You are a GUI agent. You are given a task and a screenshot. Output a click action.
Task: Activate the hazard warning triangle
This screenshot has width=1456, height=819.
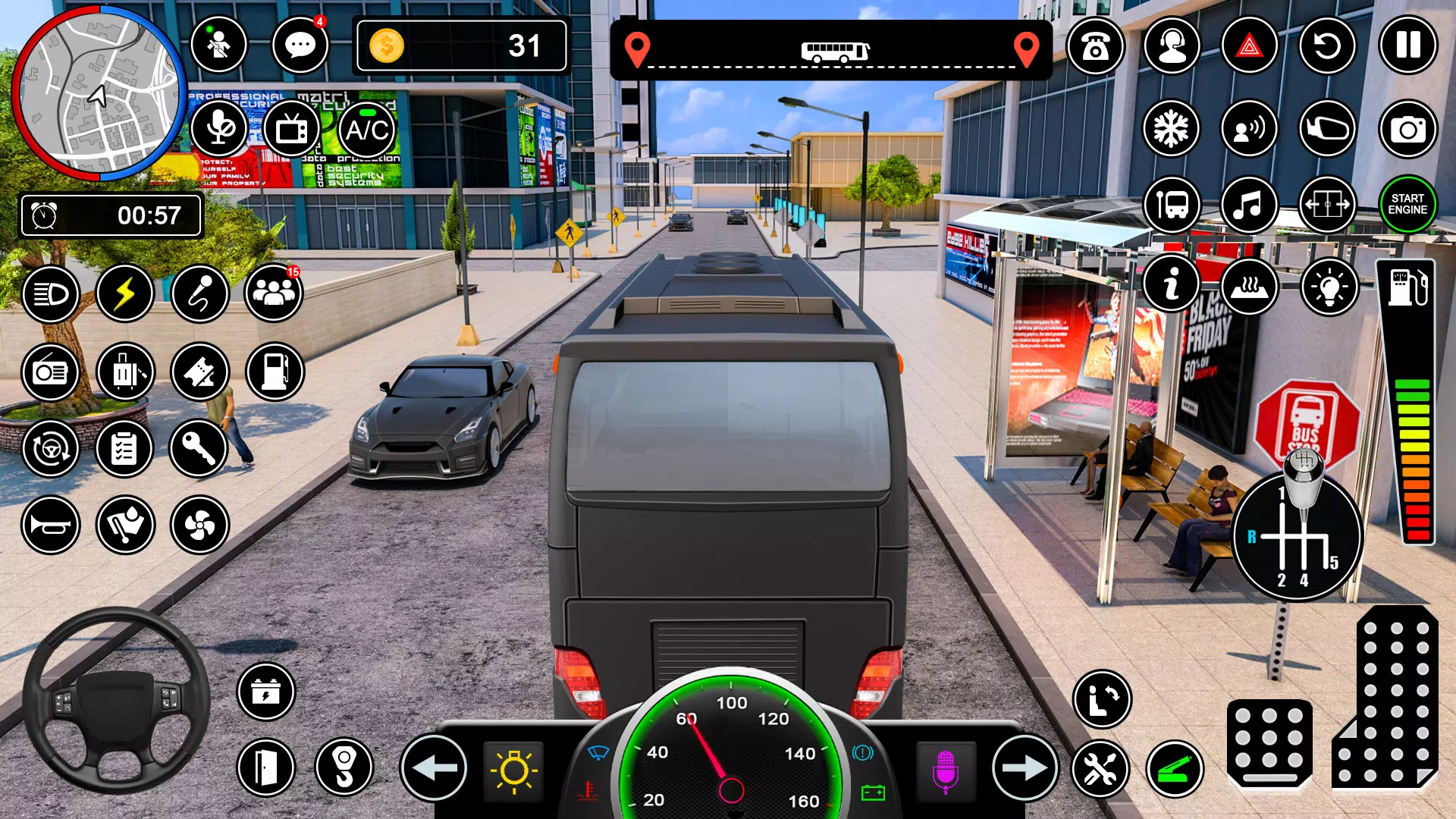click(x=1249, y=46)
